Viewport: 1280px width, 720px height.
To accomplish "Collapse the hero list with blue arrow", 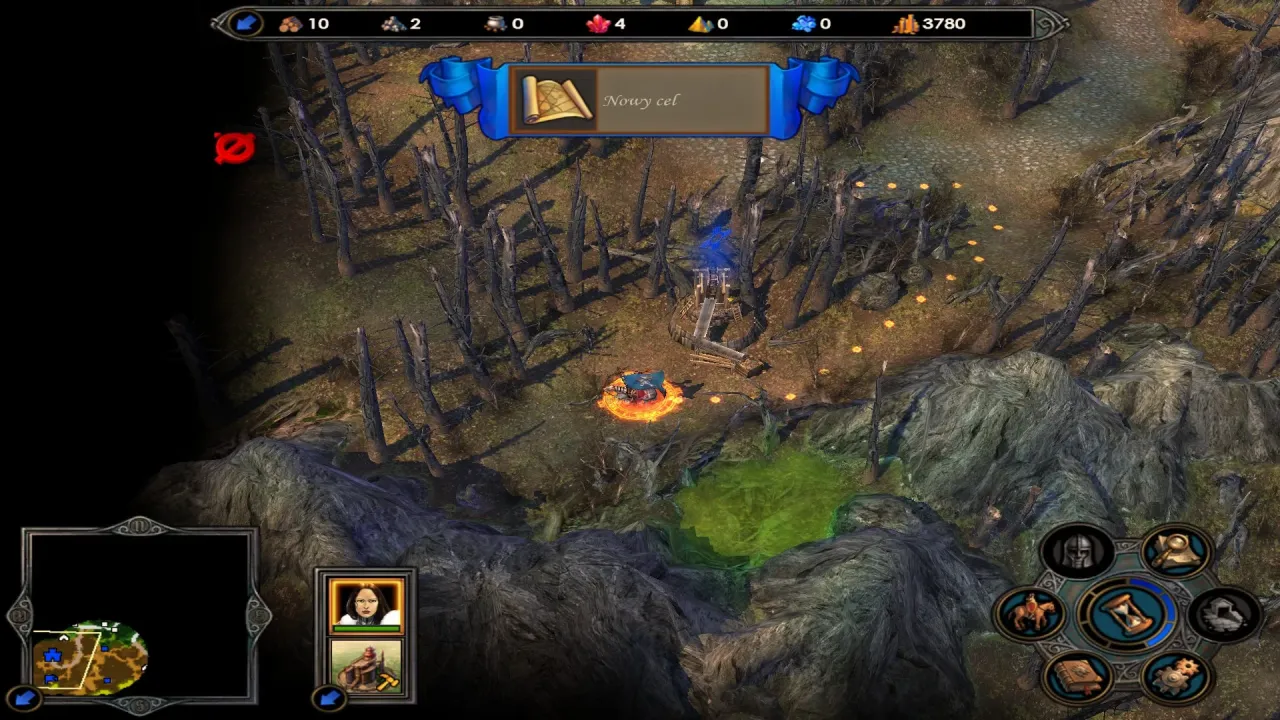I will (x=327, y=697).
